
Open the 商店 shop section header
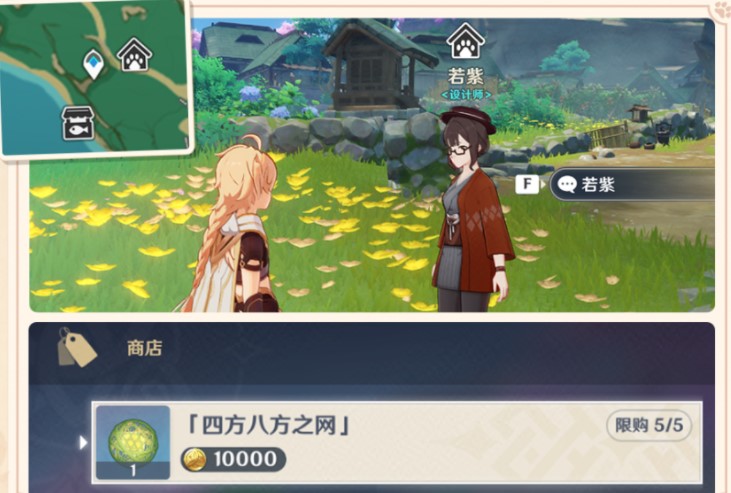(x=144, y=349)
